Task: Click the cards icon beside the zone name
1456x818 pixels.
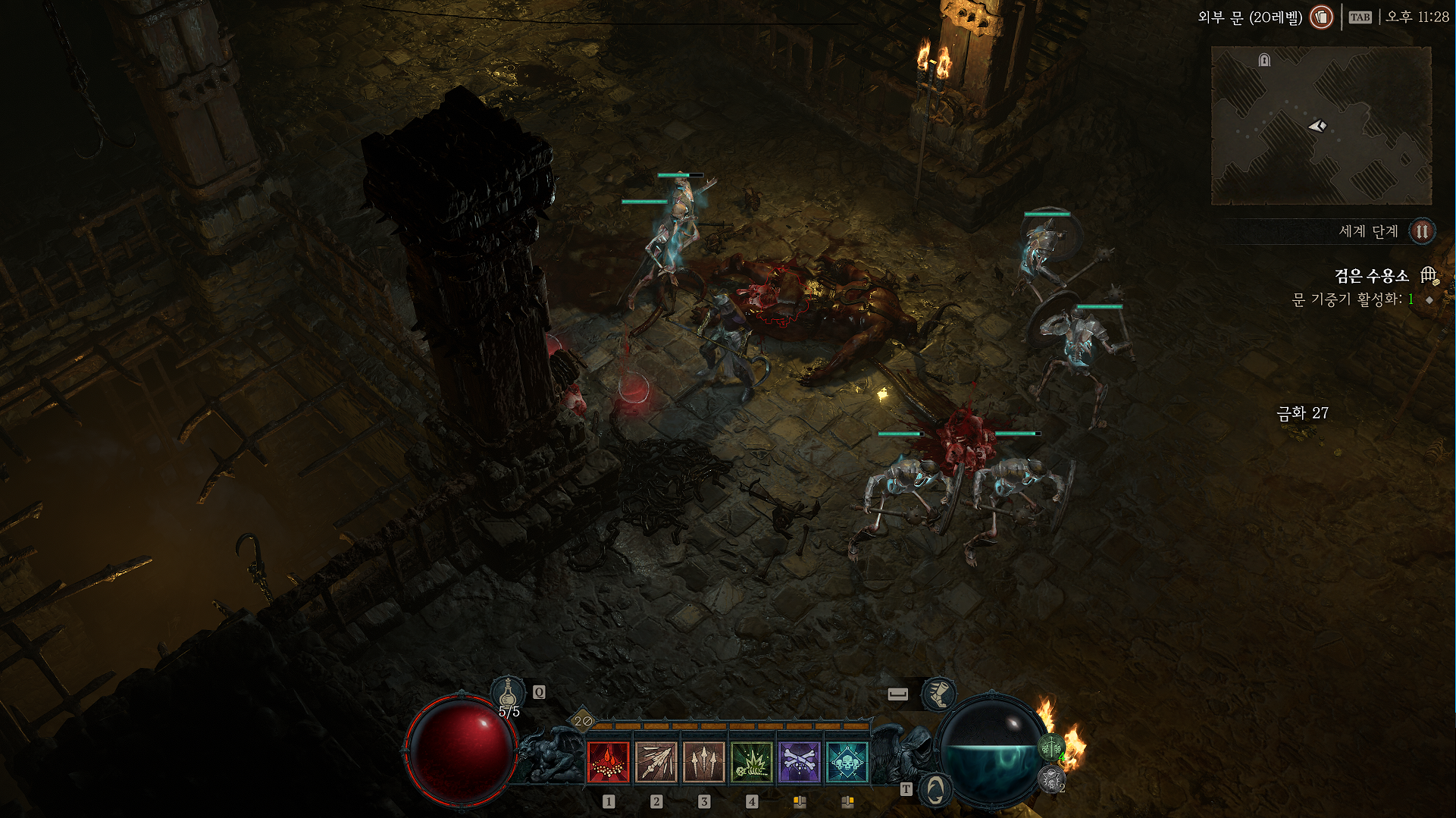Action: 1321,17
